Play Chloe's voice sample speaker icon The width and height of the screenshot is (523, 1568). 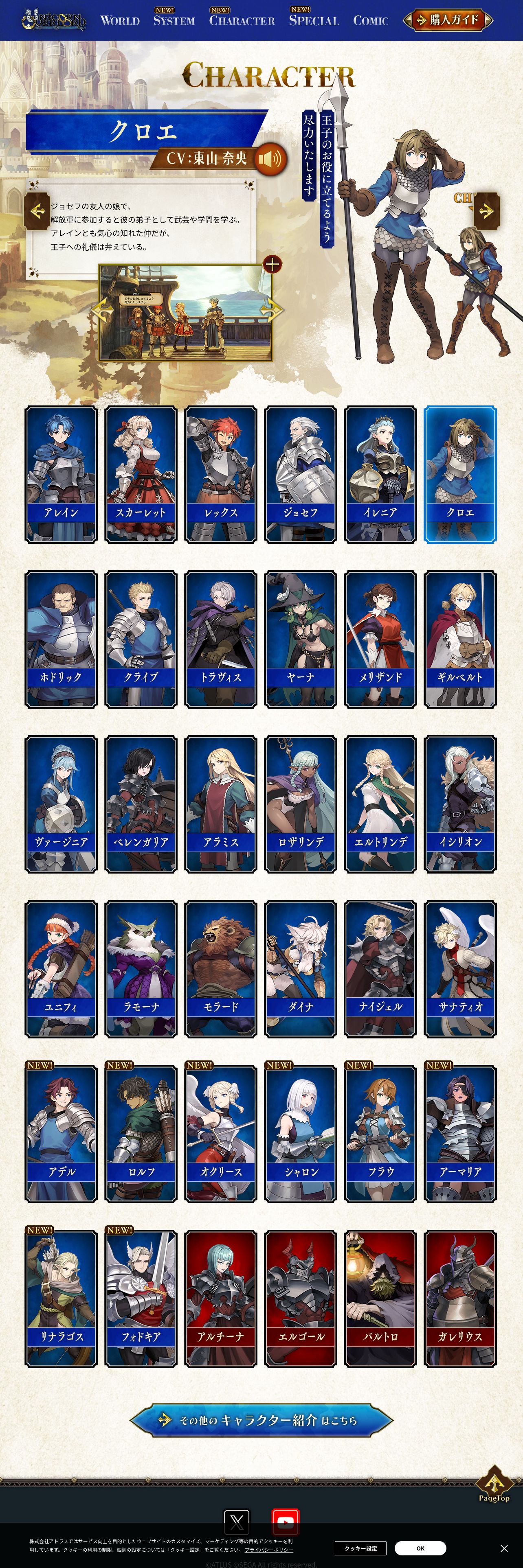[270, 159]
